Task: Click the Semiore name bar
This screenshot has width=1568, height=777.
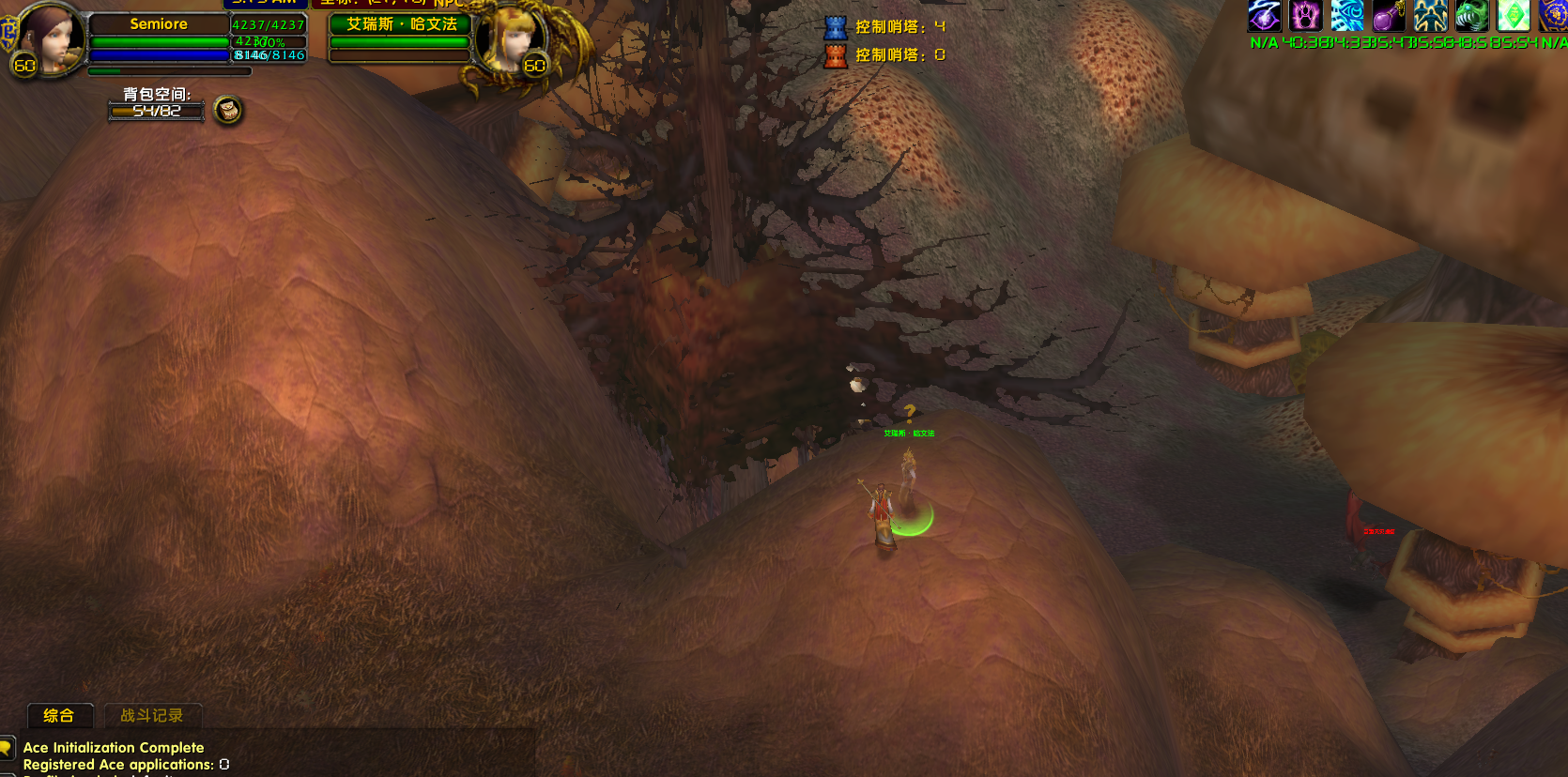Action: (159, 24)
